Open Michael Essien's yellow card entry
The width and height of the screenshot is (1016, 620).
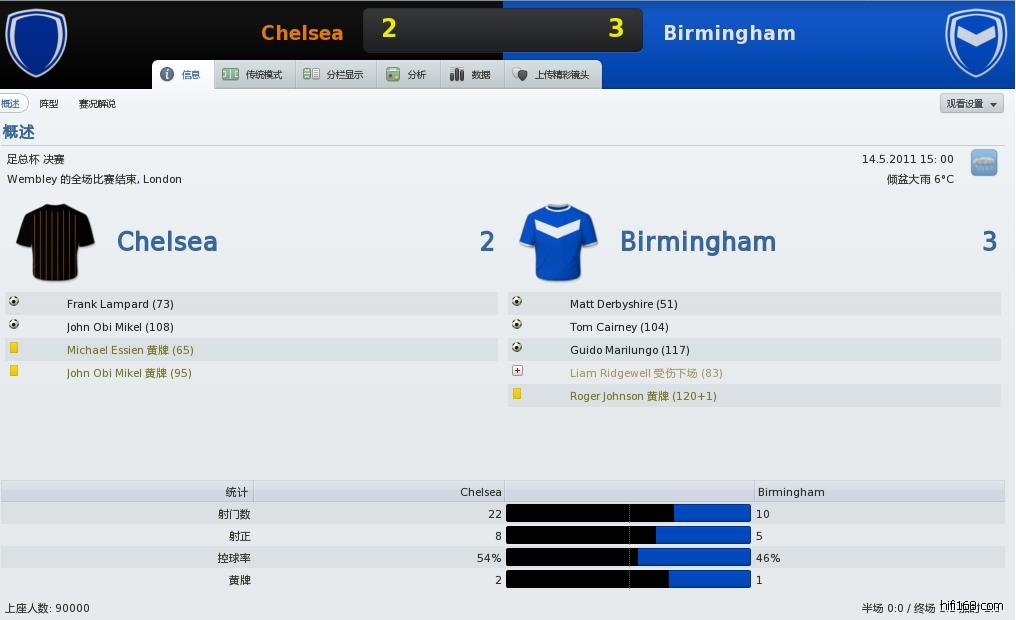(130, 350)
